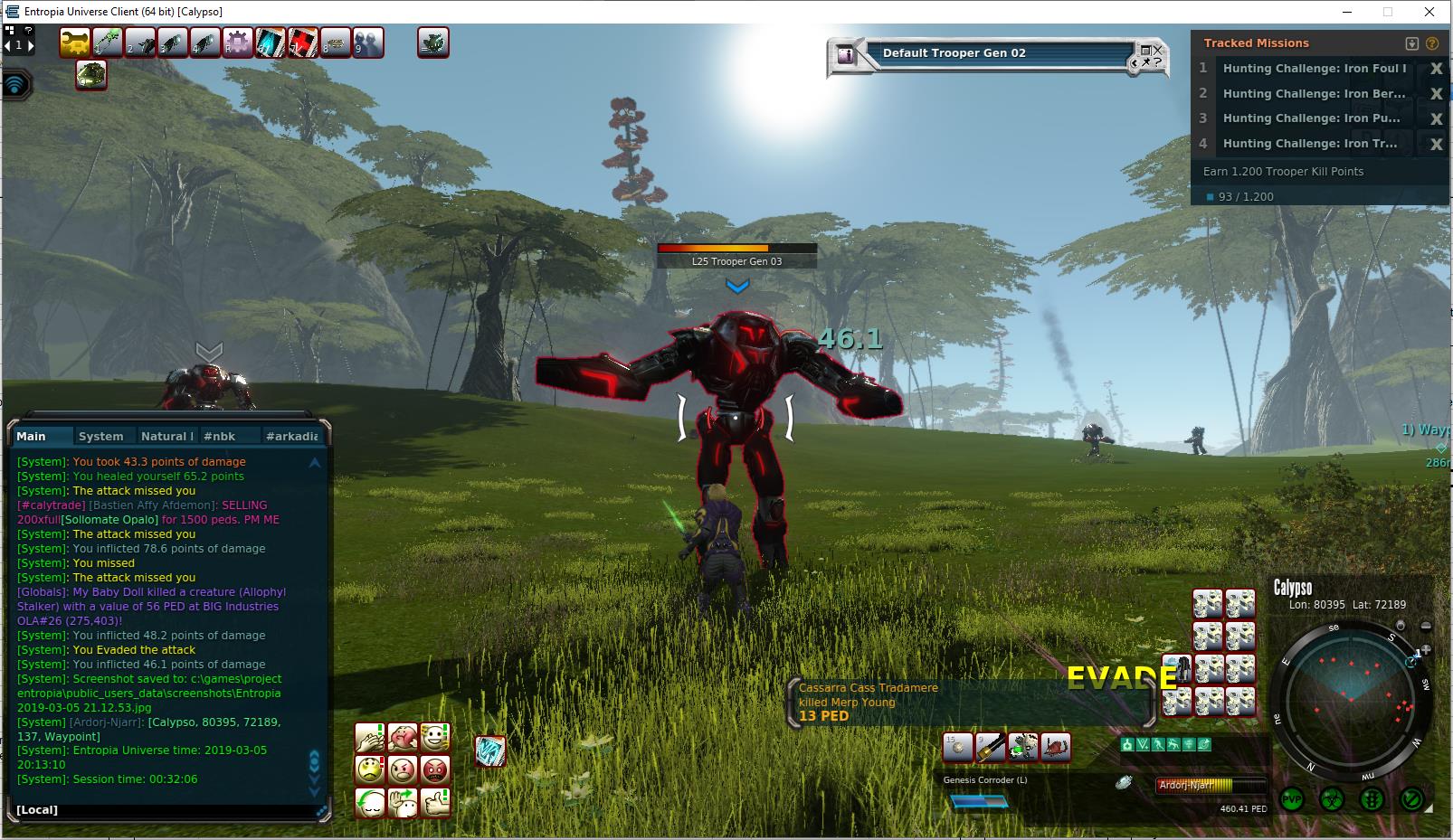Activate the yellow wrench-and-gear hotbar icon
This screenshot has width=1453, height=840.
point(74,42)
